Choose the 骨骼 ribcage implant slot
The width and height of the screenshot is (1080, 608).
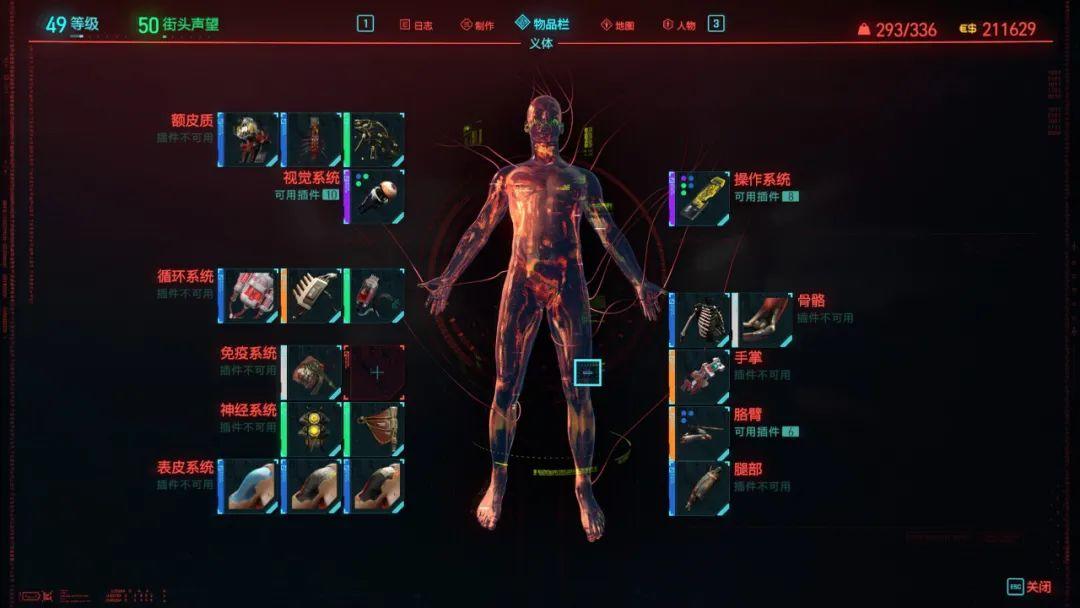pyautogui.click(x=700, y=320)
